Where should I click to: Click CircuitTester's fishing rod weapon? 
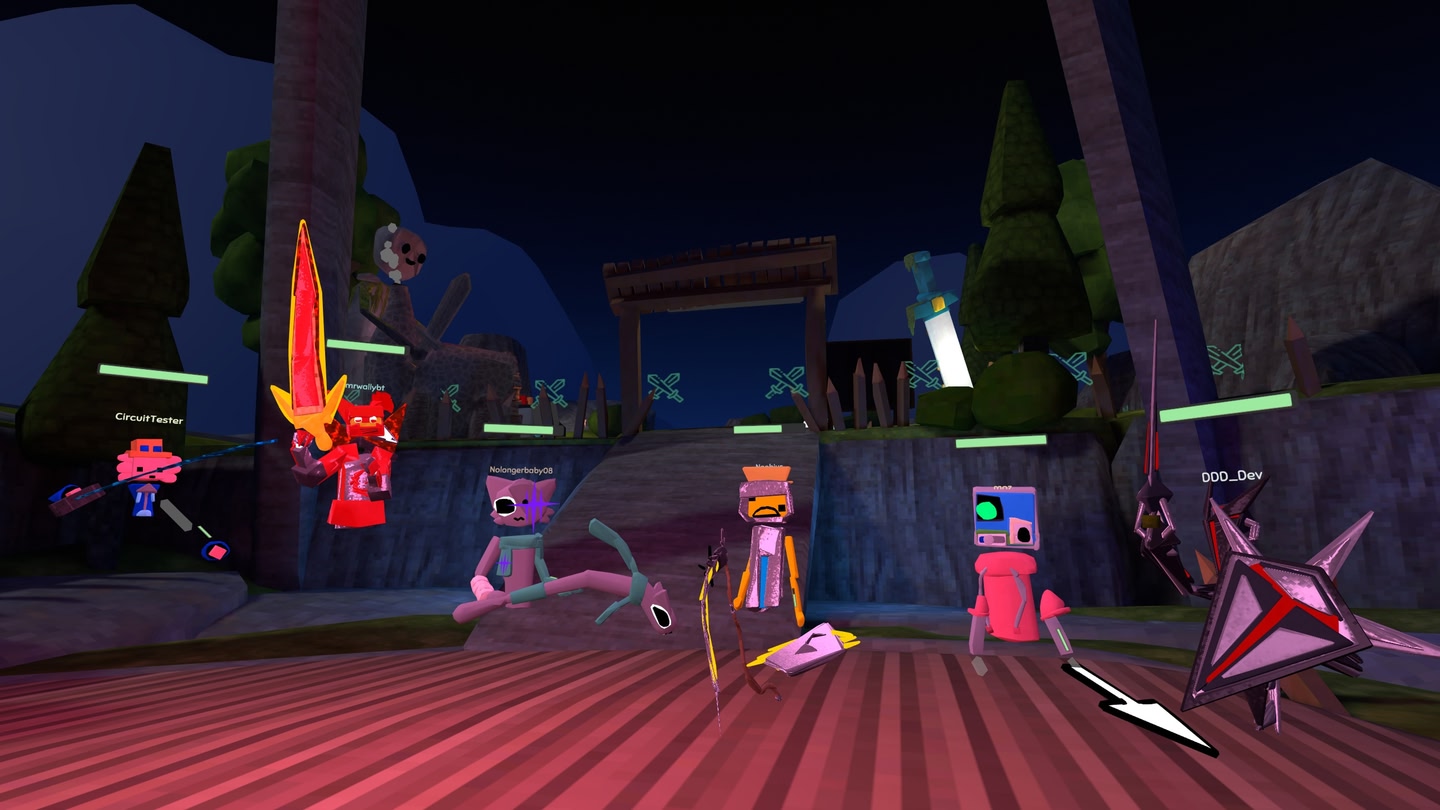pos(150,470)
